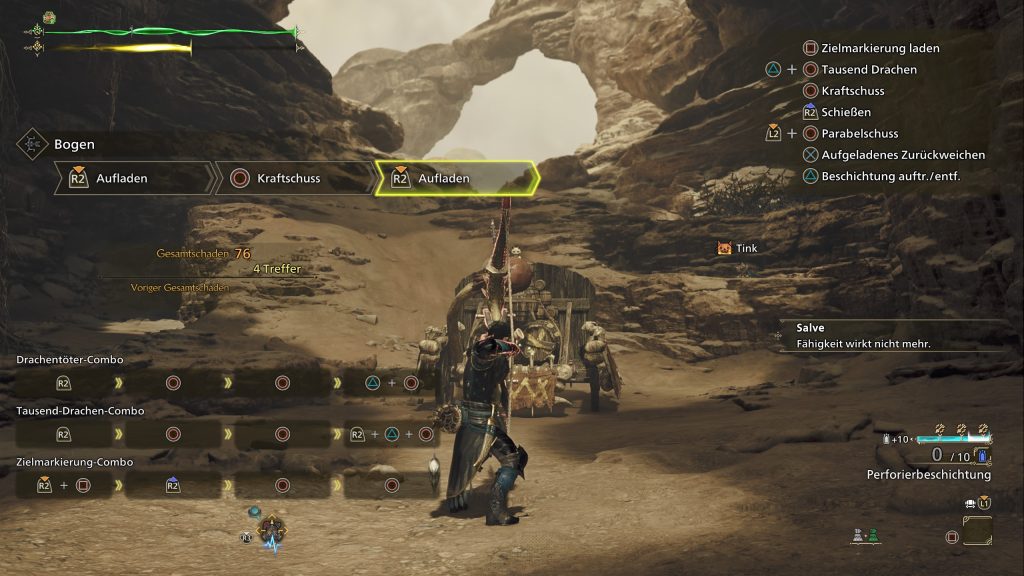The width and height of the screenshot is (1024, 576).
Task: Select the Perforierbeschichtung coating
Action: click(x=928, y=474)
